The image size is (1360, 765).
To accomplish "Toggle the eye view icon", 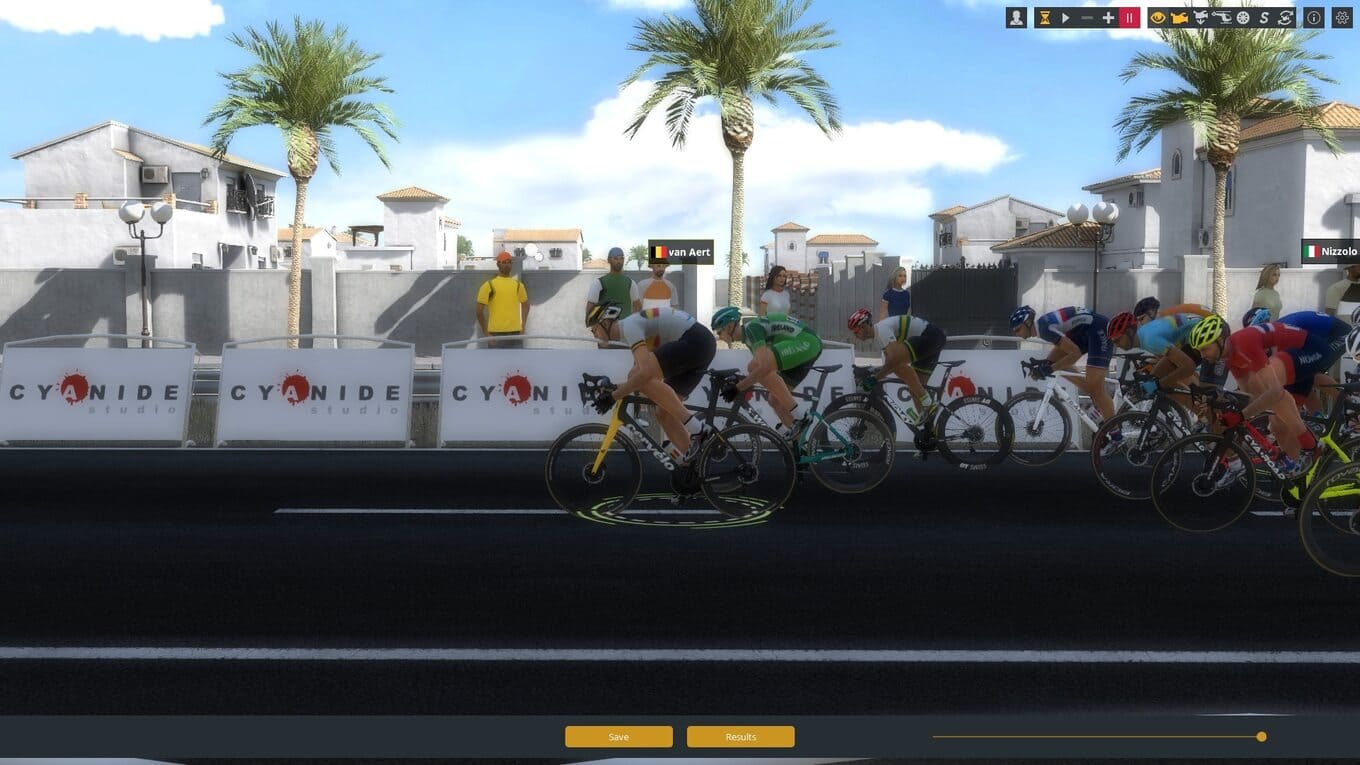I will click(x=1158, y=17).
